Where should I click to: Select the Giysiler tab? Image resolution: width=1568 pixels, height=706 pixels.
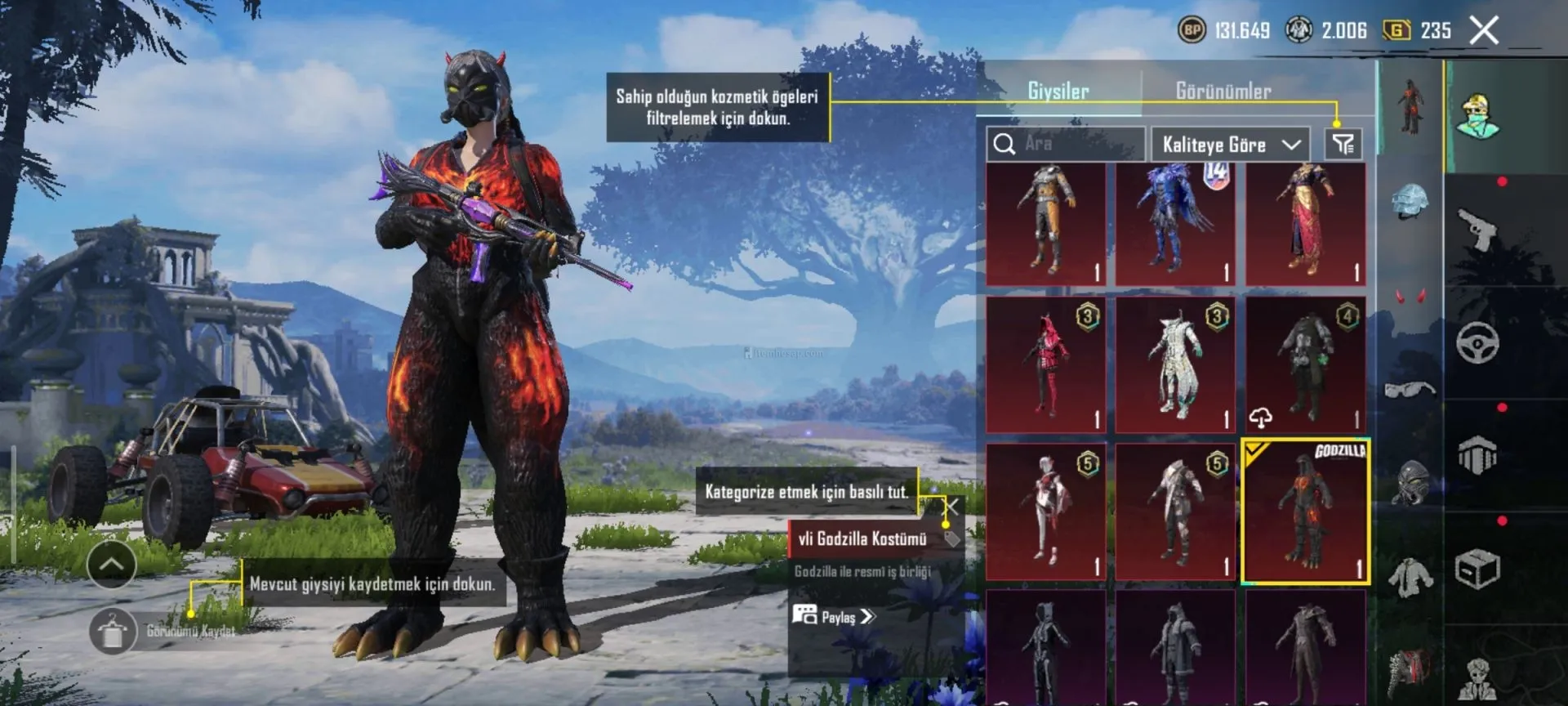(x=1058, y=91)
